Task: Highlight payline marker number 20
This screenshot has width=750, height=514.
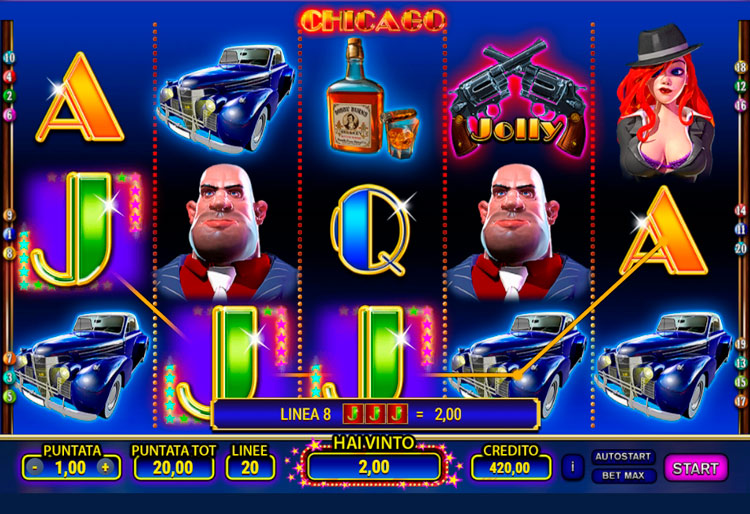Action: click(741, 248)
